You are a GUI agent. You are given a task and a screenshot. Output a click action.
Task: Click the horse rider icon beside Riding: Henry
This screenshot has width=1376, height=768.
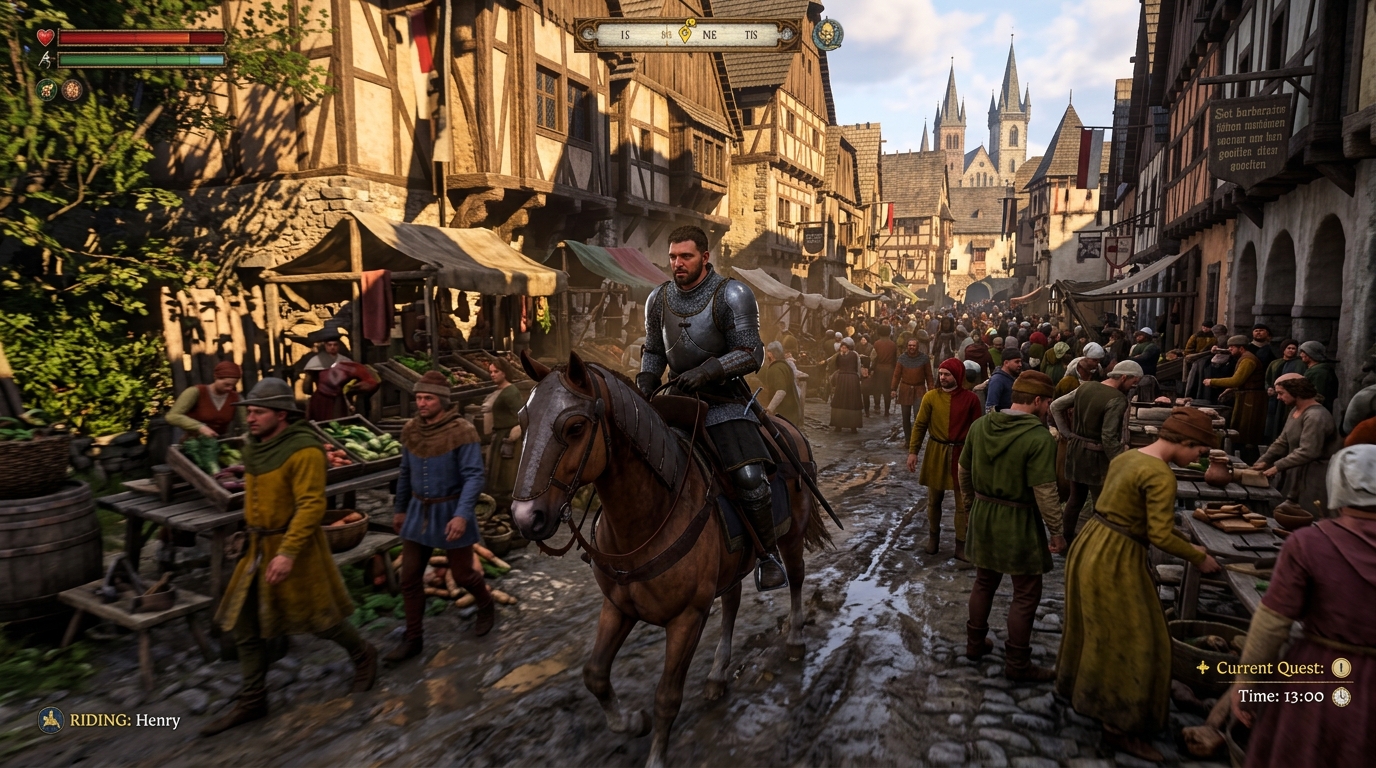tap(50, 720)
